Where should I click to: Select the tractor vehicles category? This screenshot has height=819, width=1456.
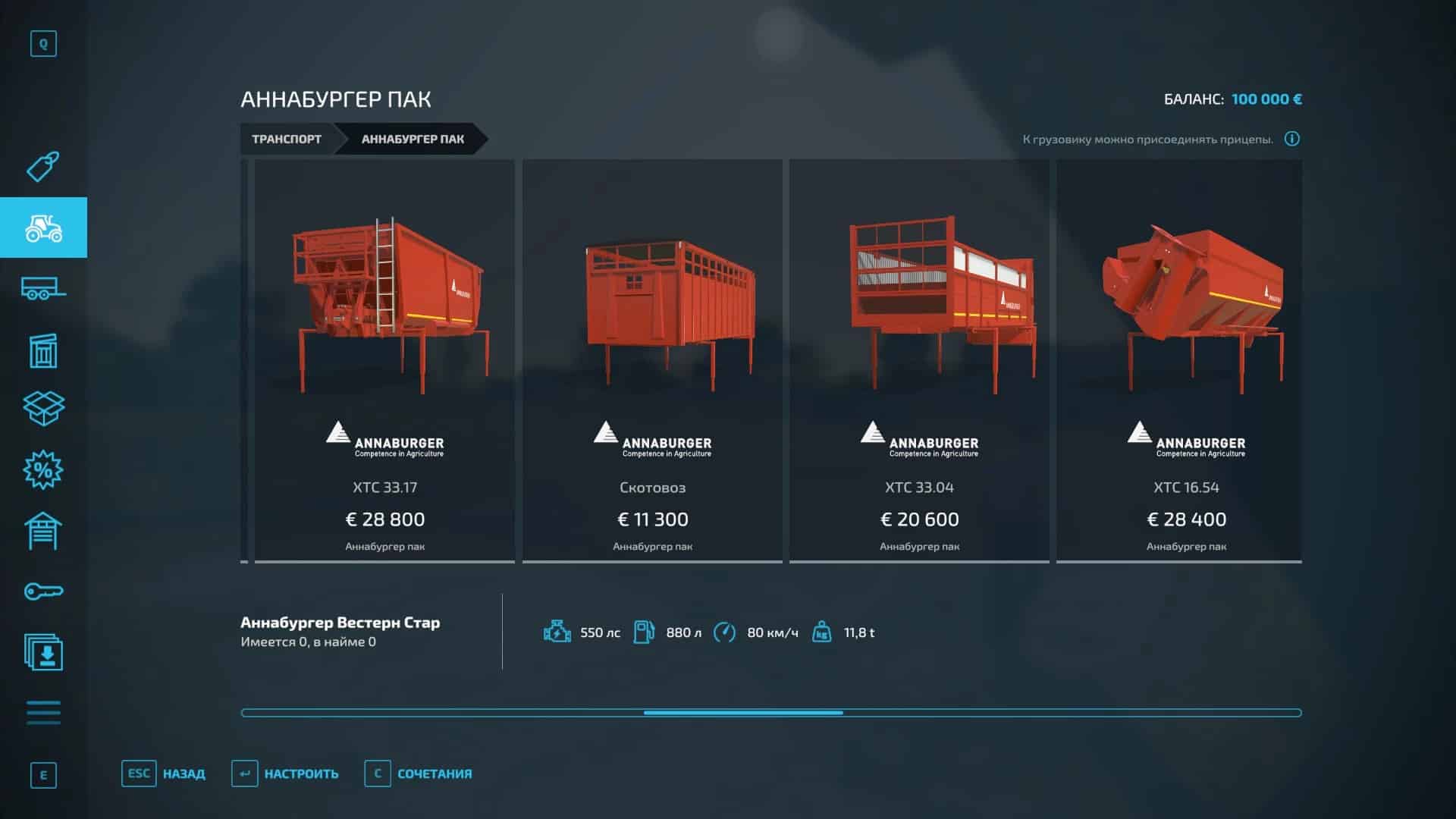(43, 227)
